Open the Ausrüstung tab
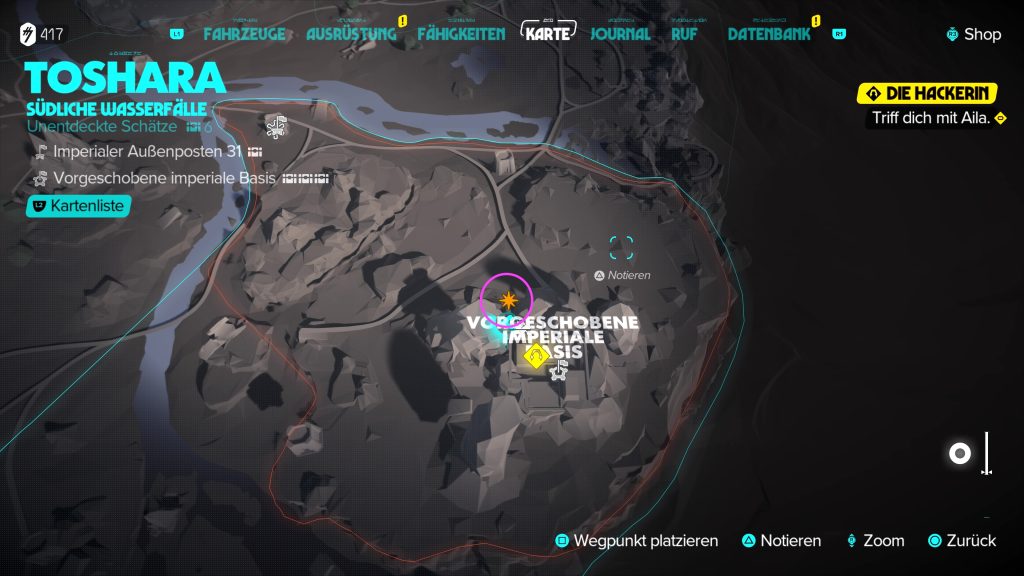This screenshot has width=1024, height=576. tap(351, 34)
